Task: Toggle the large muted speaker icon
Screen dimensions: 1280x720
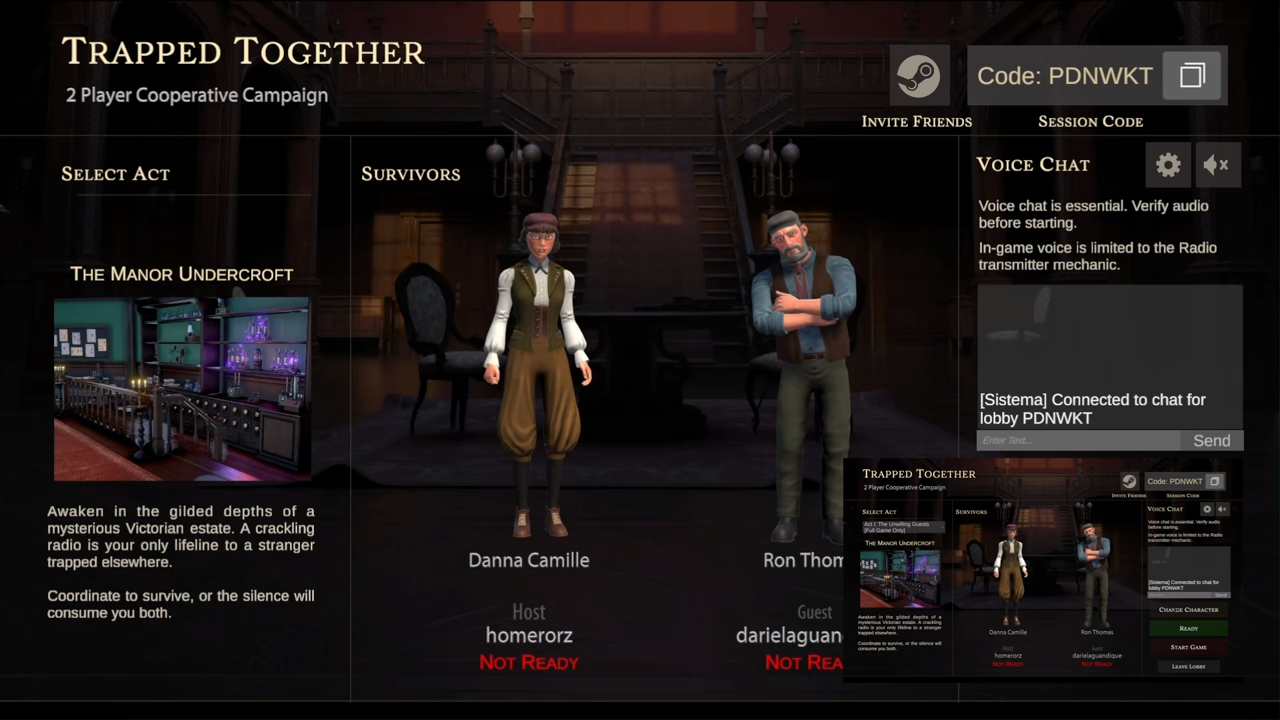Action: click(1217, 165)
